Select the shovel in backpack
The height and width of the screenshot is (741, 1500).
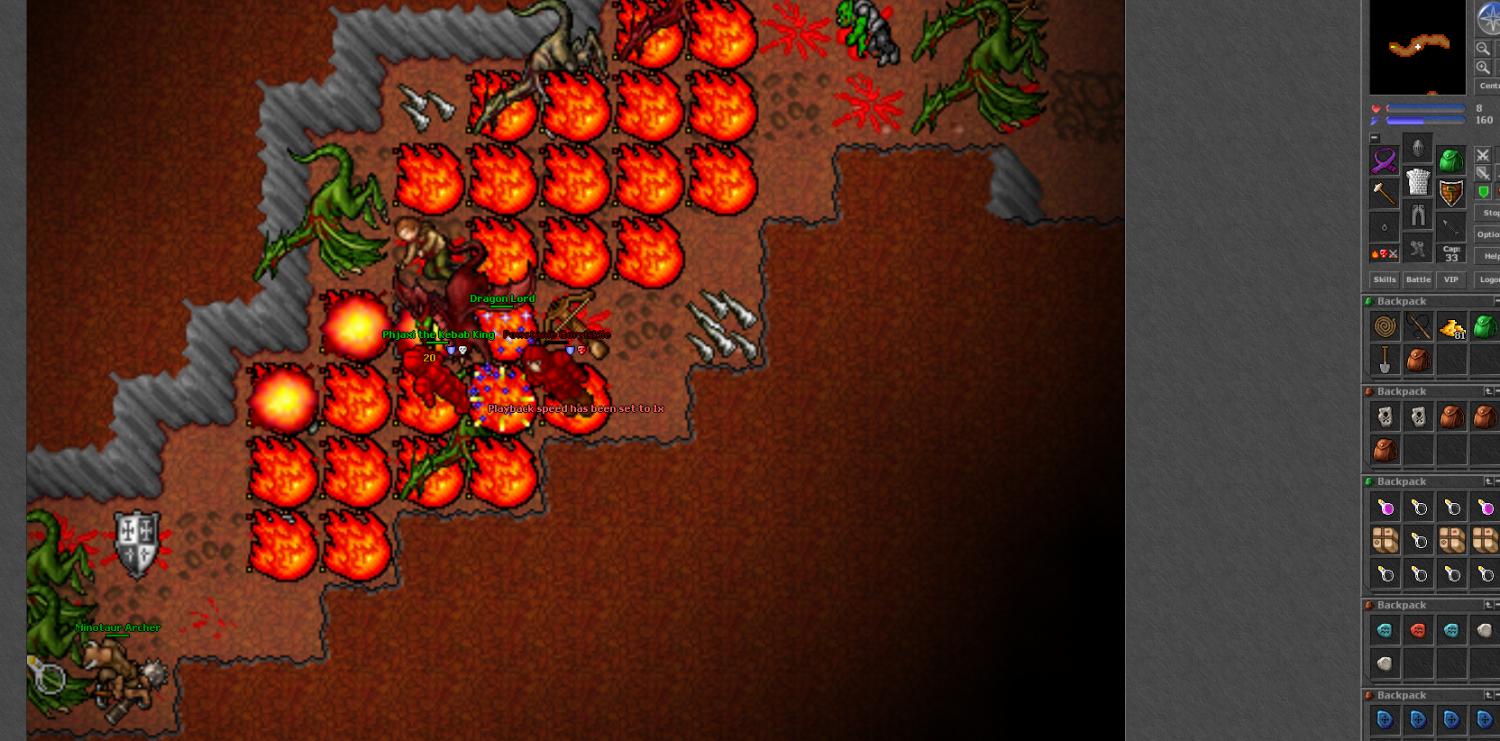[1385, 359]
